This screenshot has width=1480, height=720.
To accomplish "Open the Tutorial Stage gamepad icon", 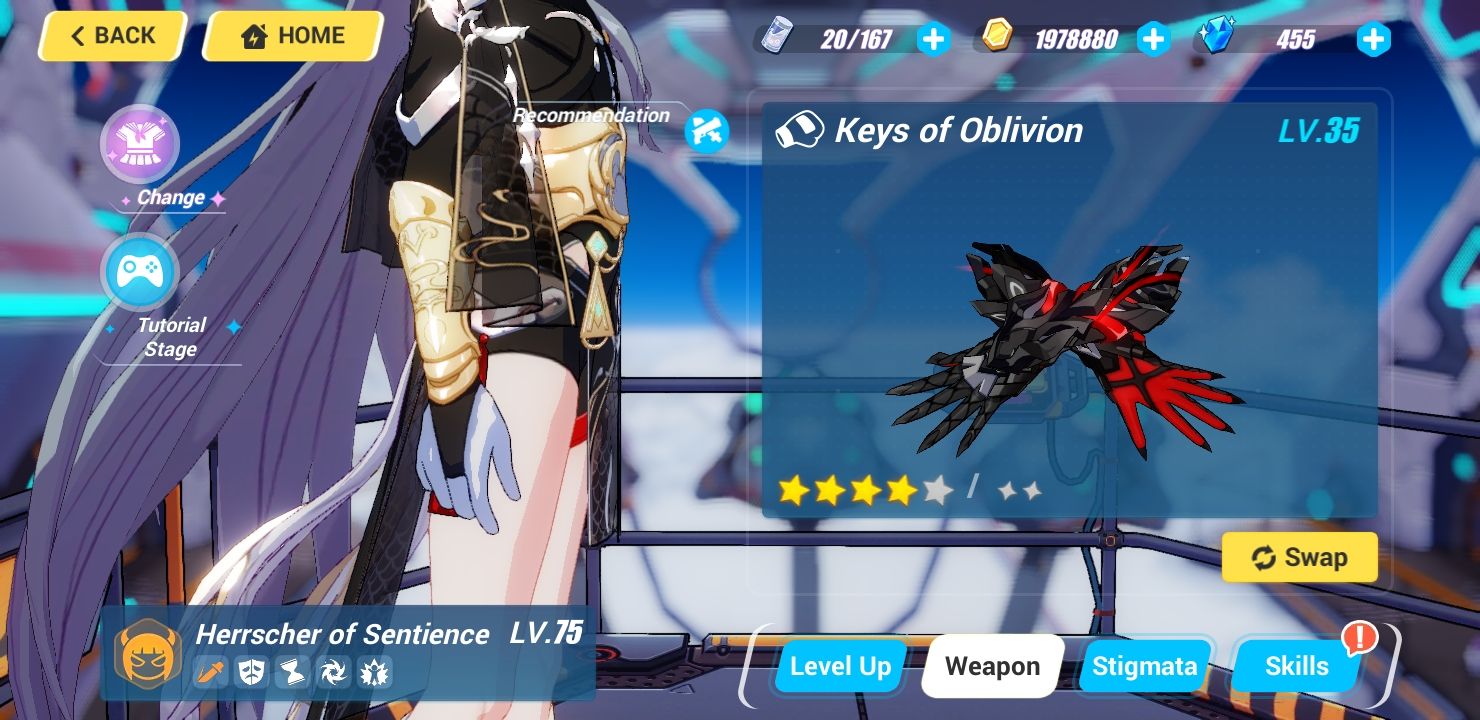I will point(140,270).
